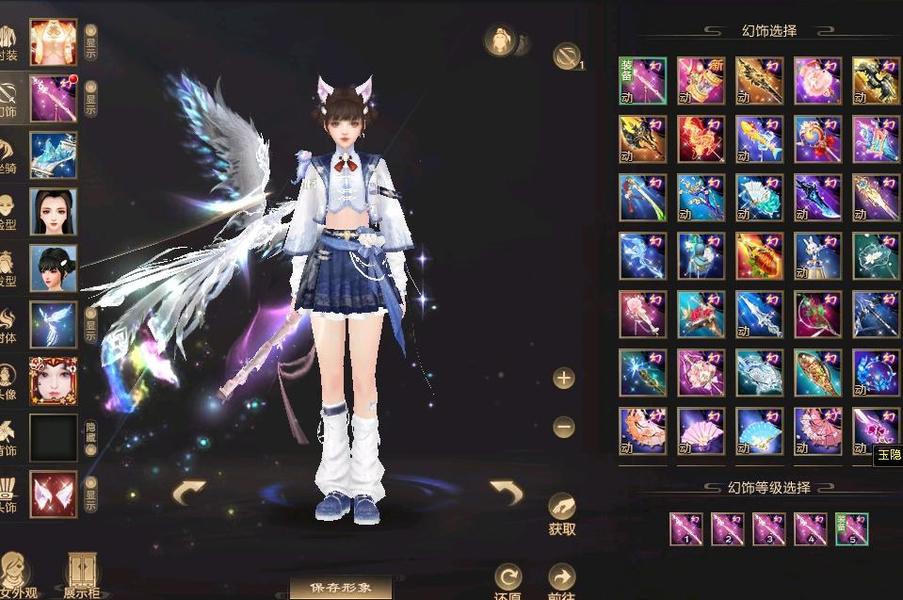
Task: Open the 展示柜 display cabinet
Action: (x=80, y=575)
